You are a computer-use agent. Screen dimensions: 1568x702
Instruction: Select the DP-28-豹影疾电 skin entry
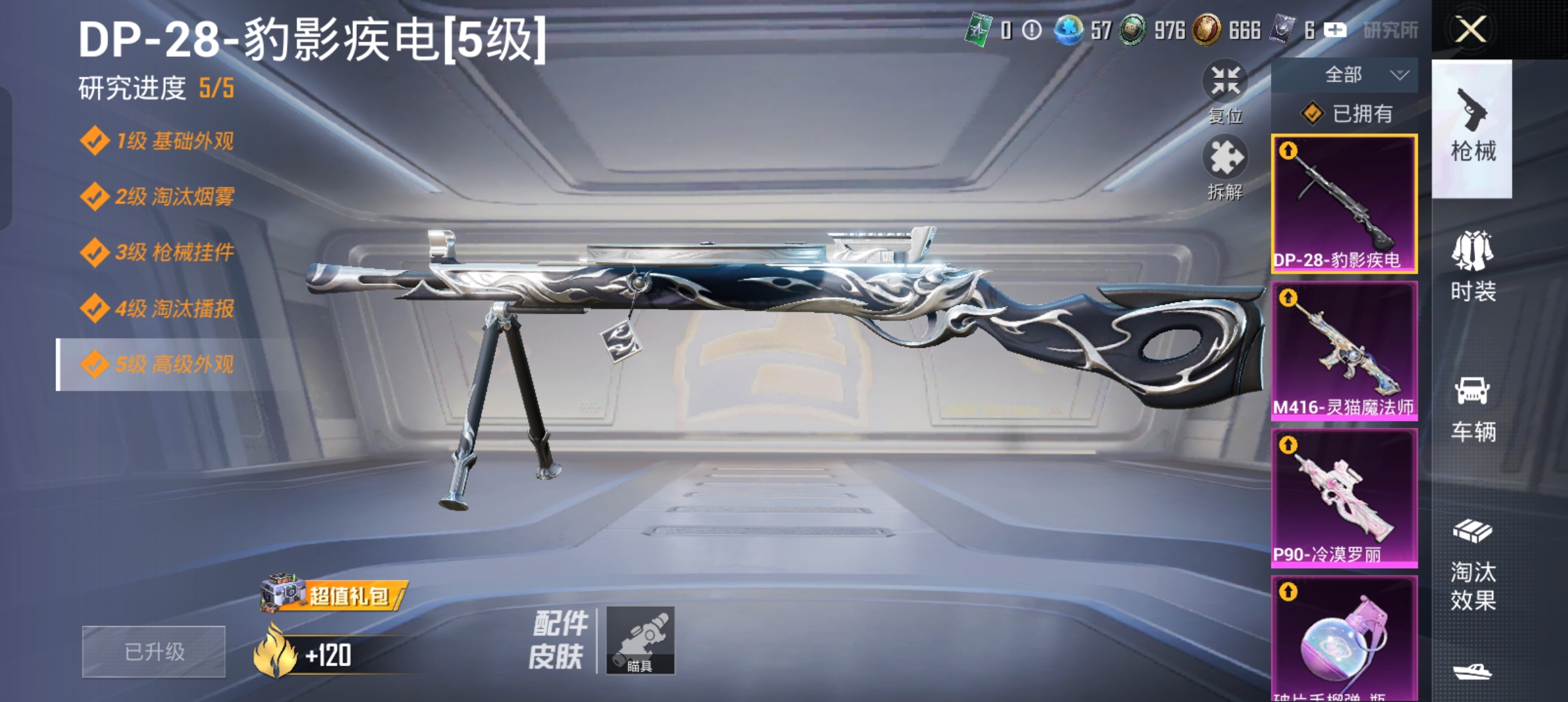(1344, 201)
